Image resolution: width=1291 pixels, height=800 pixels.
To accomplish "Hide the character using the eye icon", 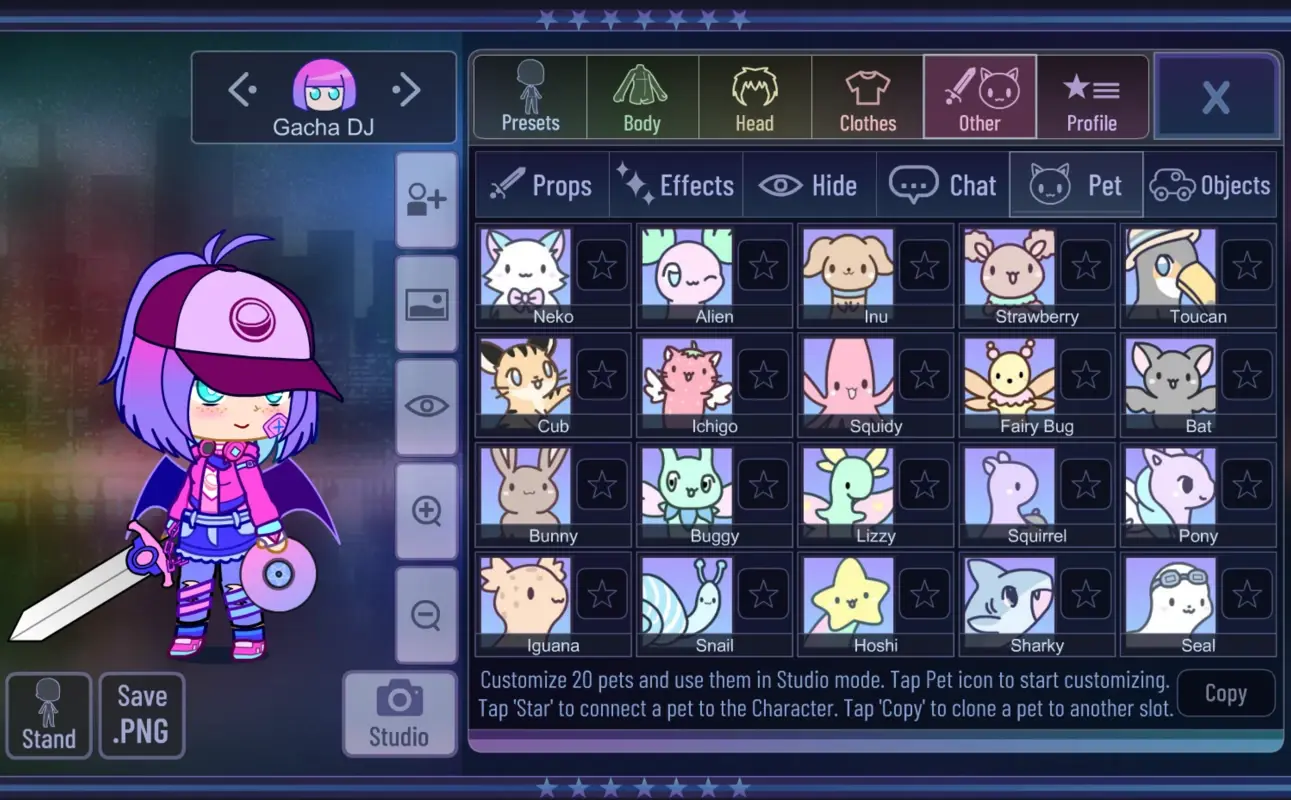I will pos(427,406).
